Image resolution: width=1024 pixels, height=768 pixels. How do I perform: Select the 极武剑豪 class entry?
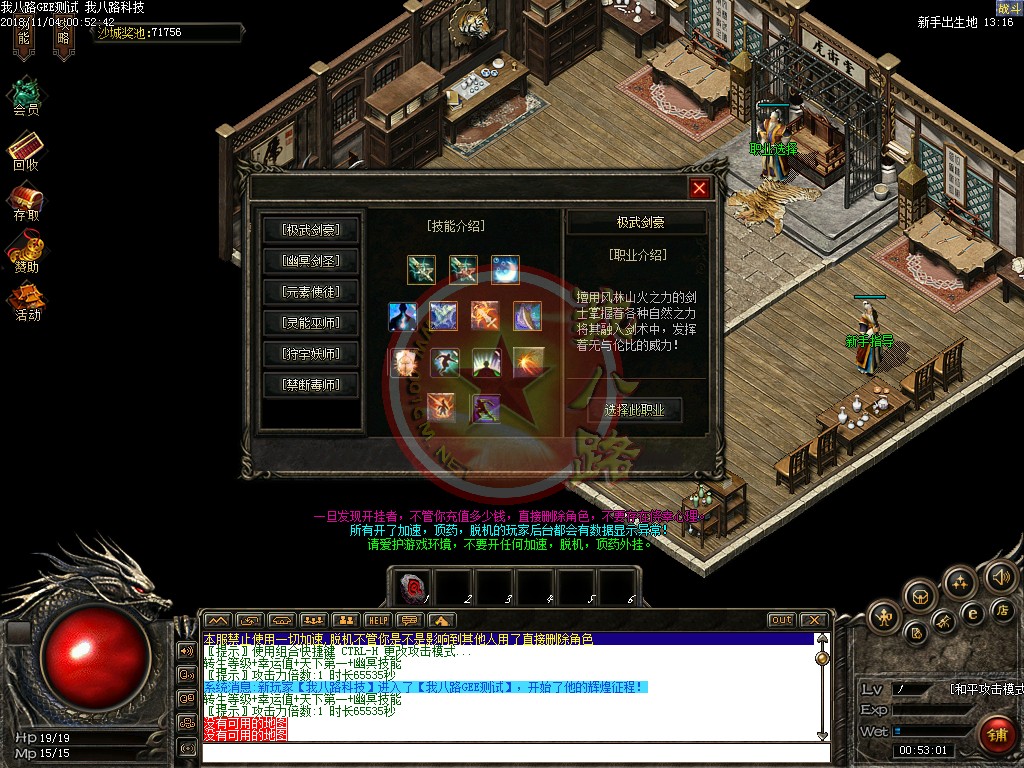click(x=311, y=230)
